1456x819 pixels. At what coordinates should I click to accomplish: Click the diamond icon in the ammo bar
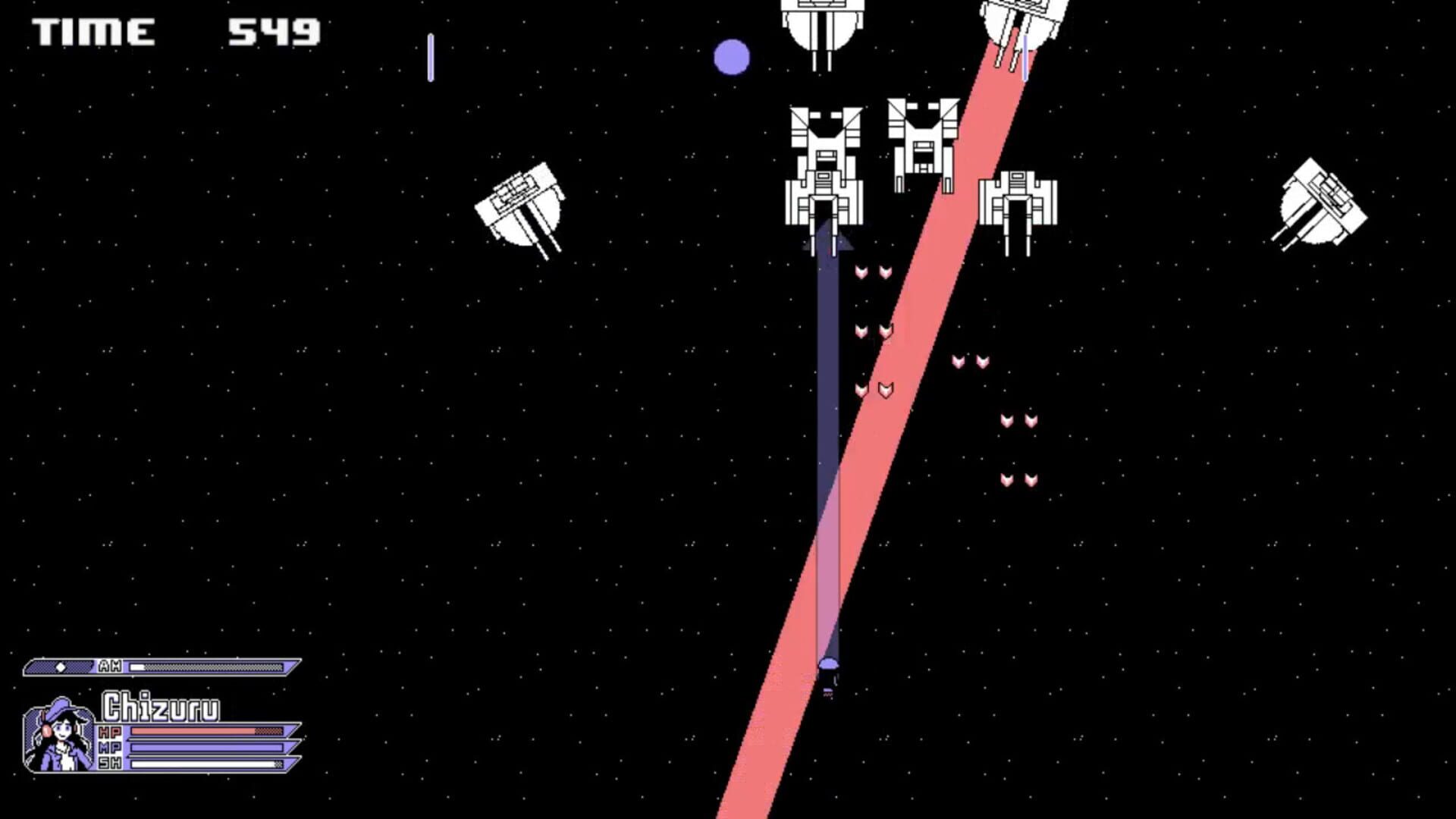coord(61,667)
